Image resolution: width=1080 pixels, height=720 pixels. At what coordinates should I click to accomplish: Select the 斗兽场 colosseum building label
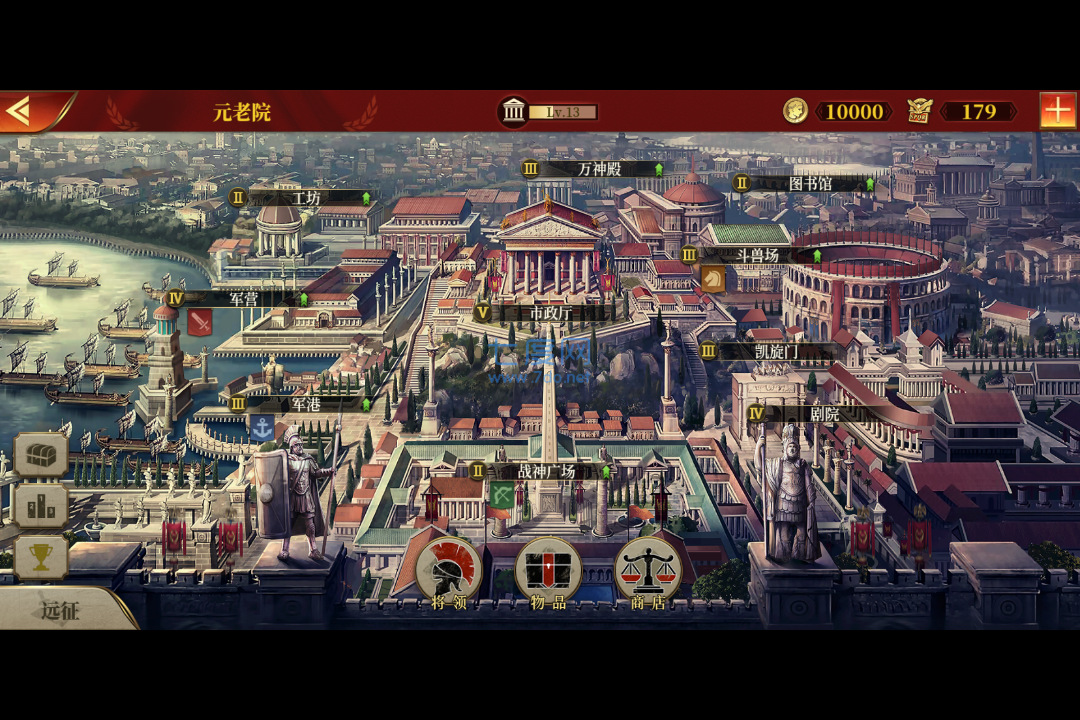[756, 255]
